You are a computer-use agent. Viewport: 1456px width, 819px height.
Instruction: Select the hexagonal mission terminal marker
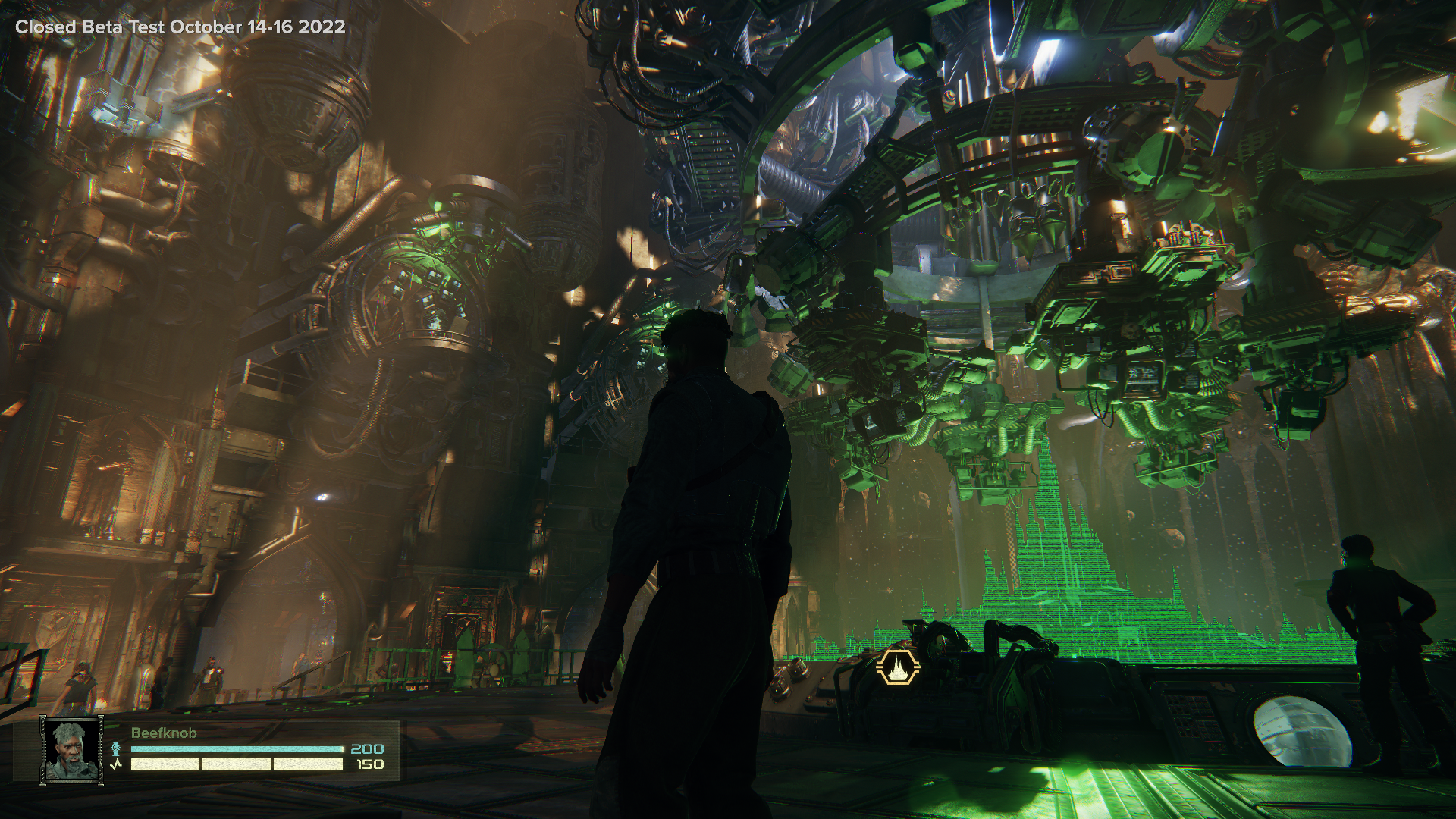[898, 668]
